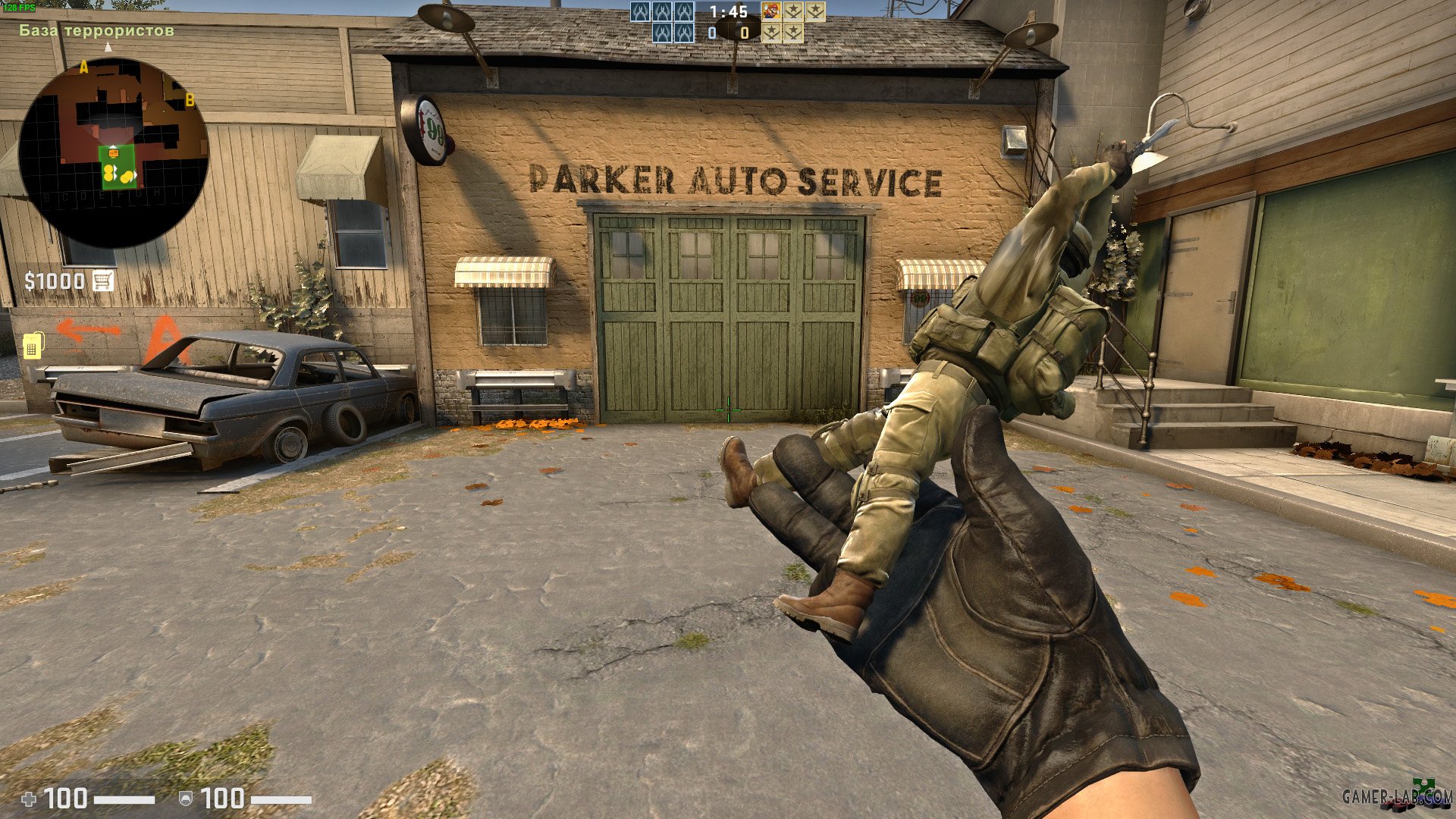
Task: Open the buy menu shopping cart icon
Action: pyautogui.click(x=102, y=281)
